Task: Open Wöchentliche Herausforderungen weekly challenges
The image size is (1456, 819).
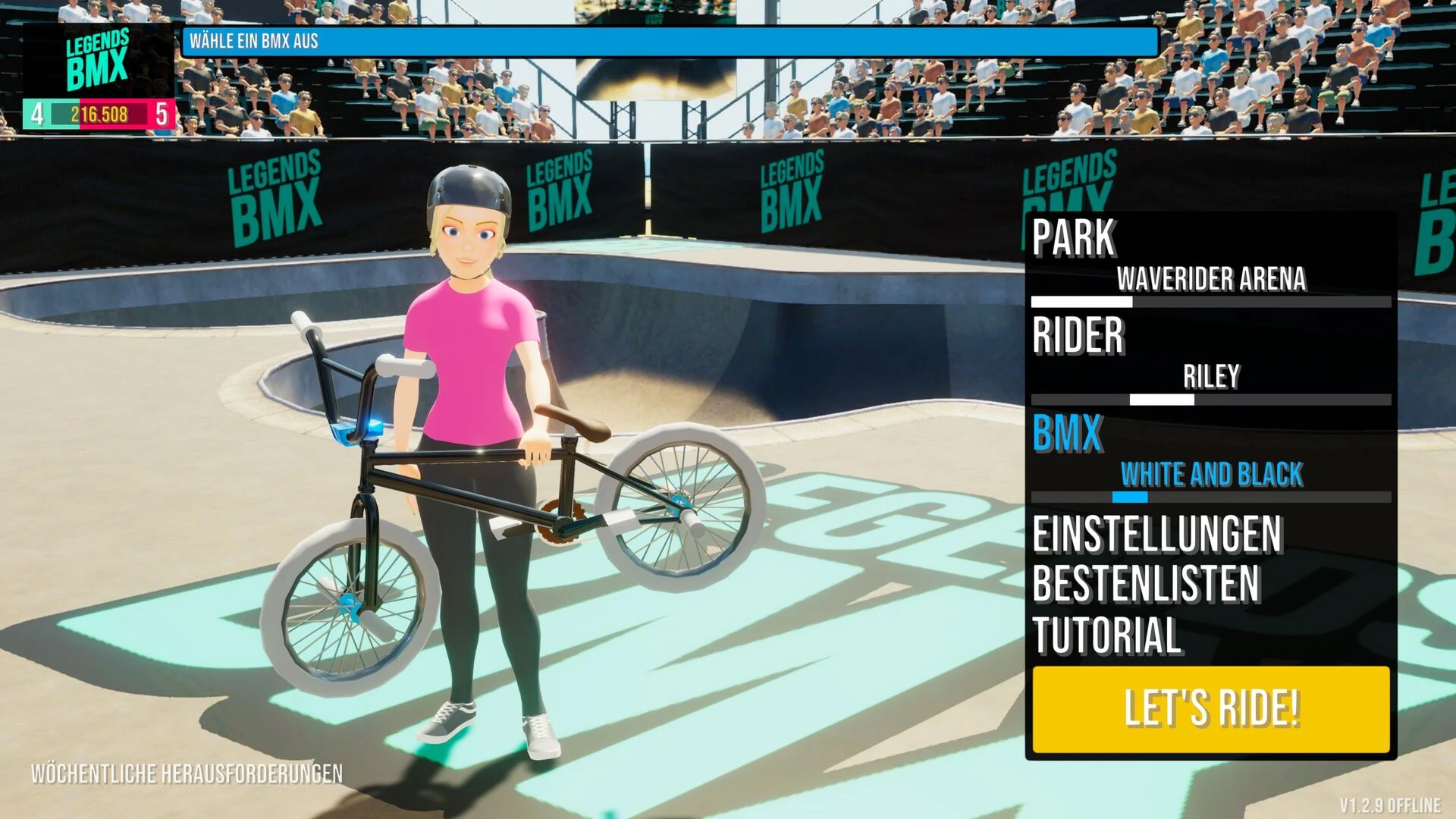Action: 187,773
